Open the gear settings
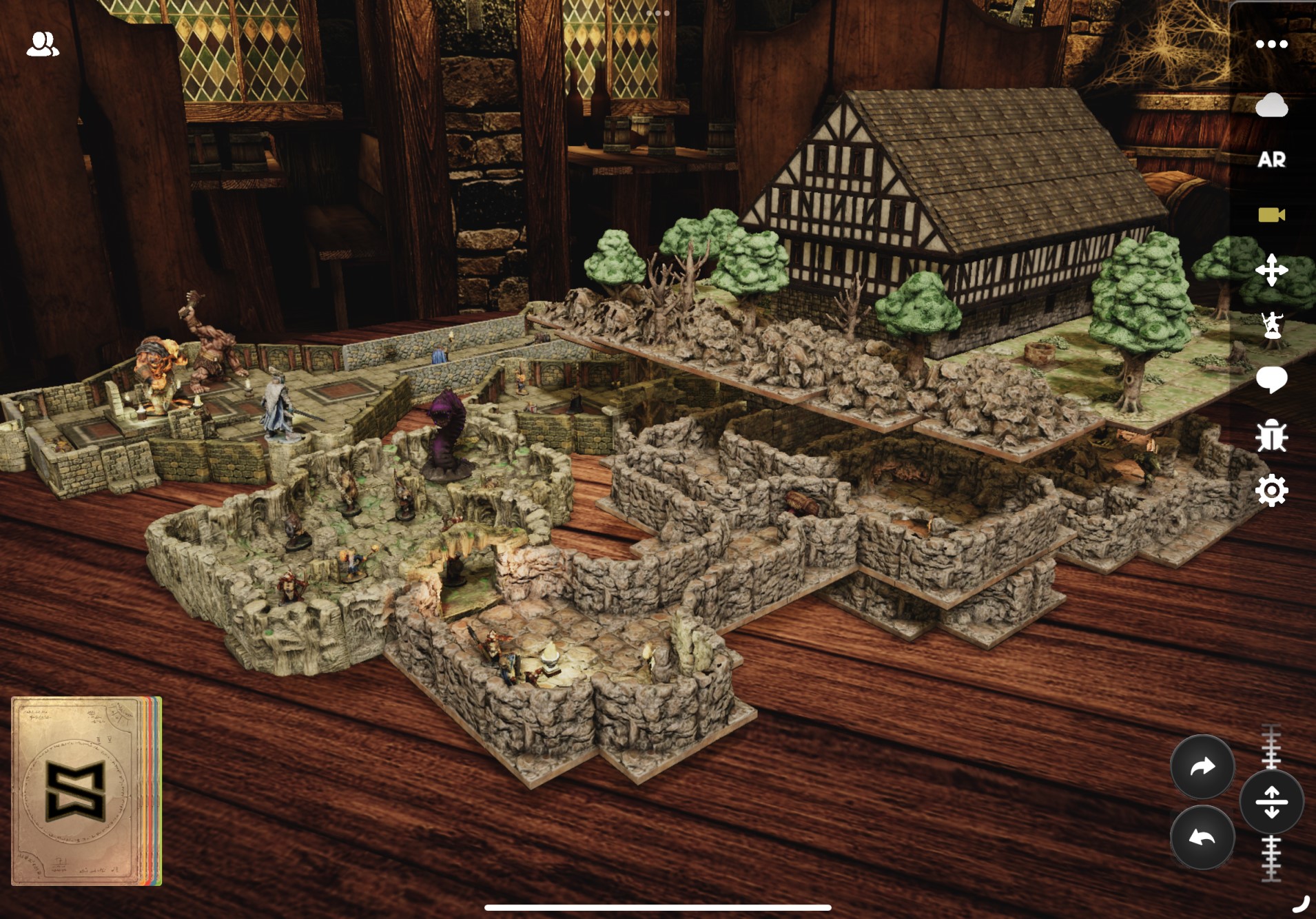 [x=1271, y=491]
